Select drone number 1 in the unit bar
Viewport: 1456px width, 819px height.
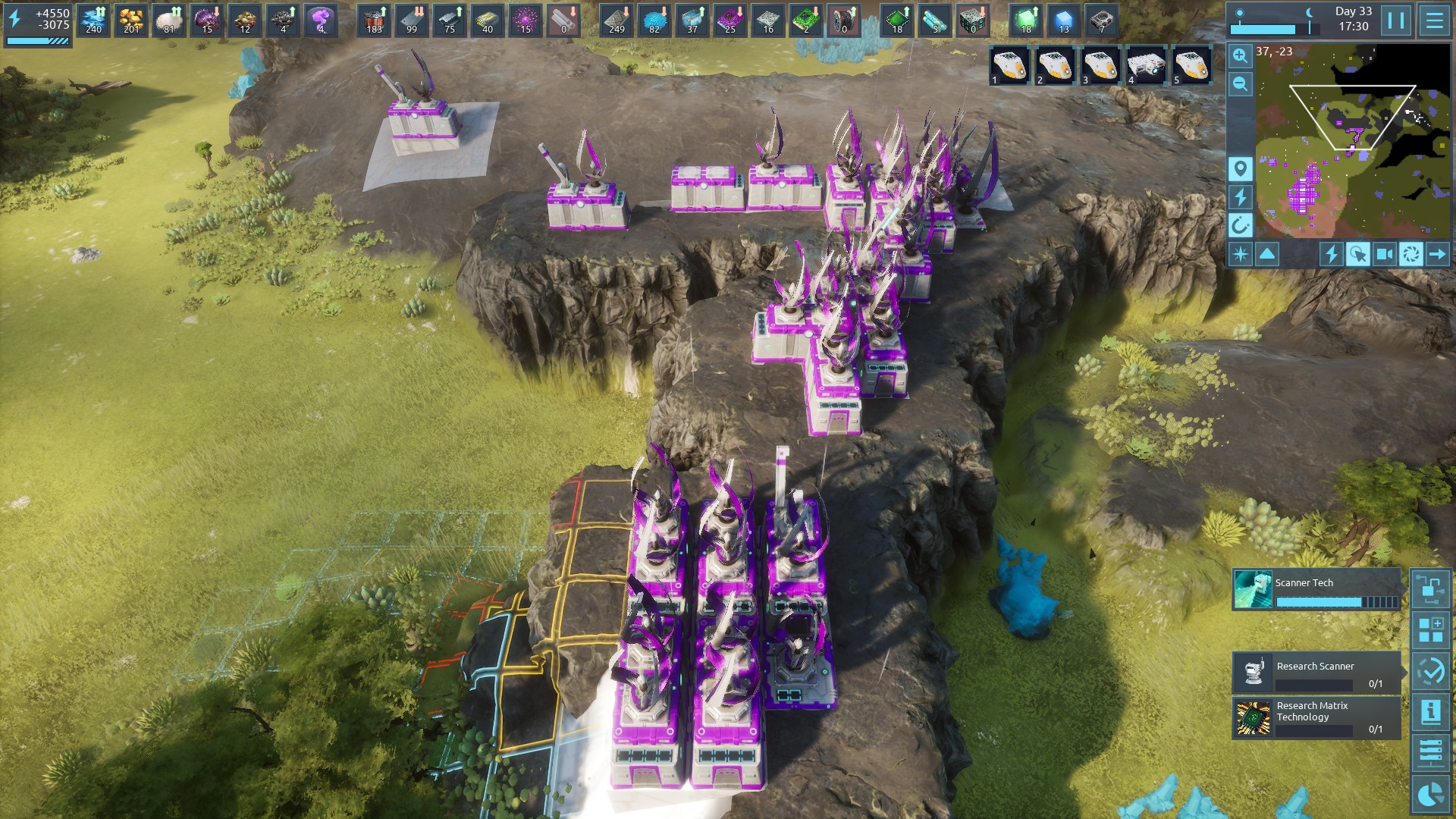tap(1009, 67)
